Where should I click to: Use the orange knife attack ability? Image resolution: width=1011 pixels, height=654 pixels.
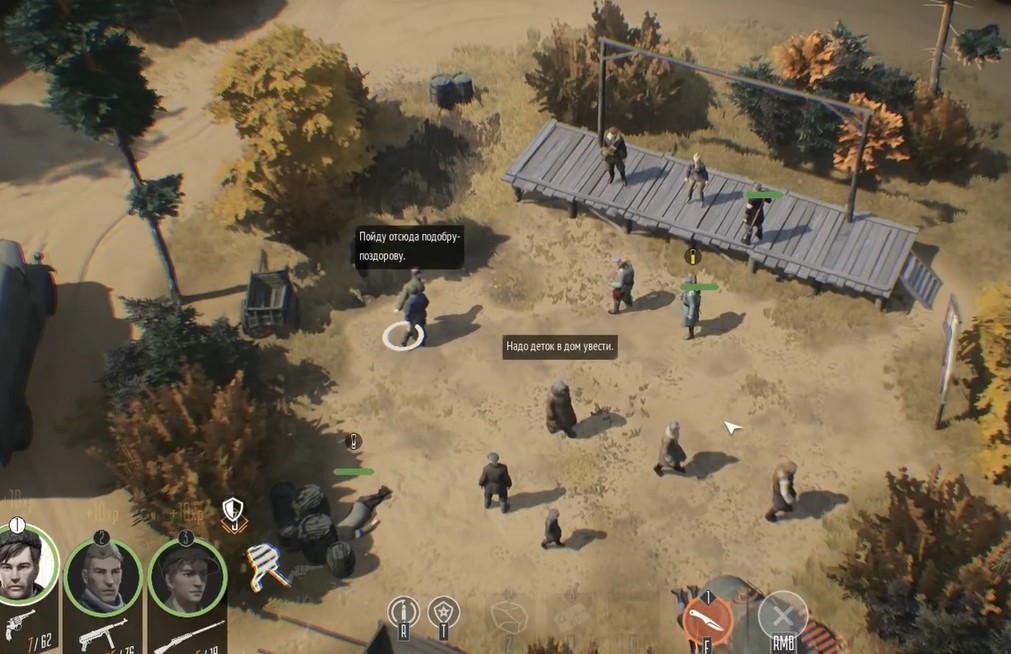pyautogui.click(x=708, y=620)
